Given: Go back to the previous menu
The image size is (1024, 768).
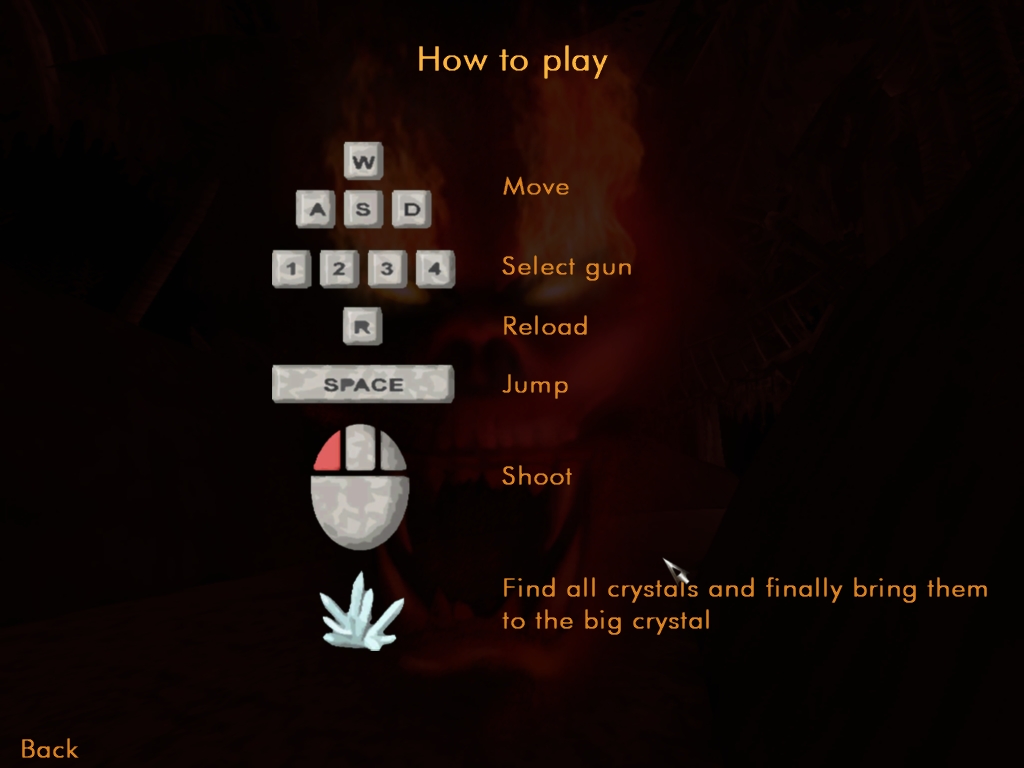Looking at the screenshot, I should point(49,748).
